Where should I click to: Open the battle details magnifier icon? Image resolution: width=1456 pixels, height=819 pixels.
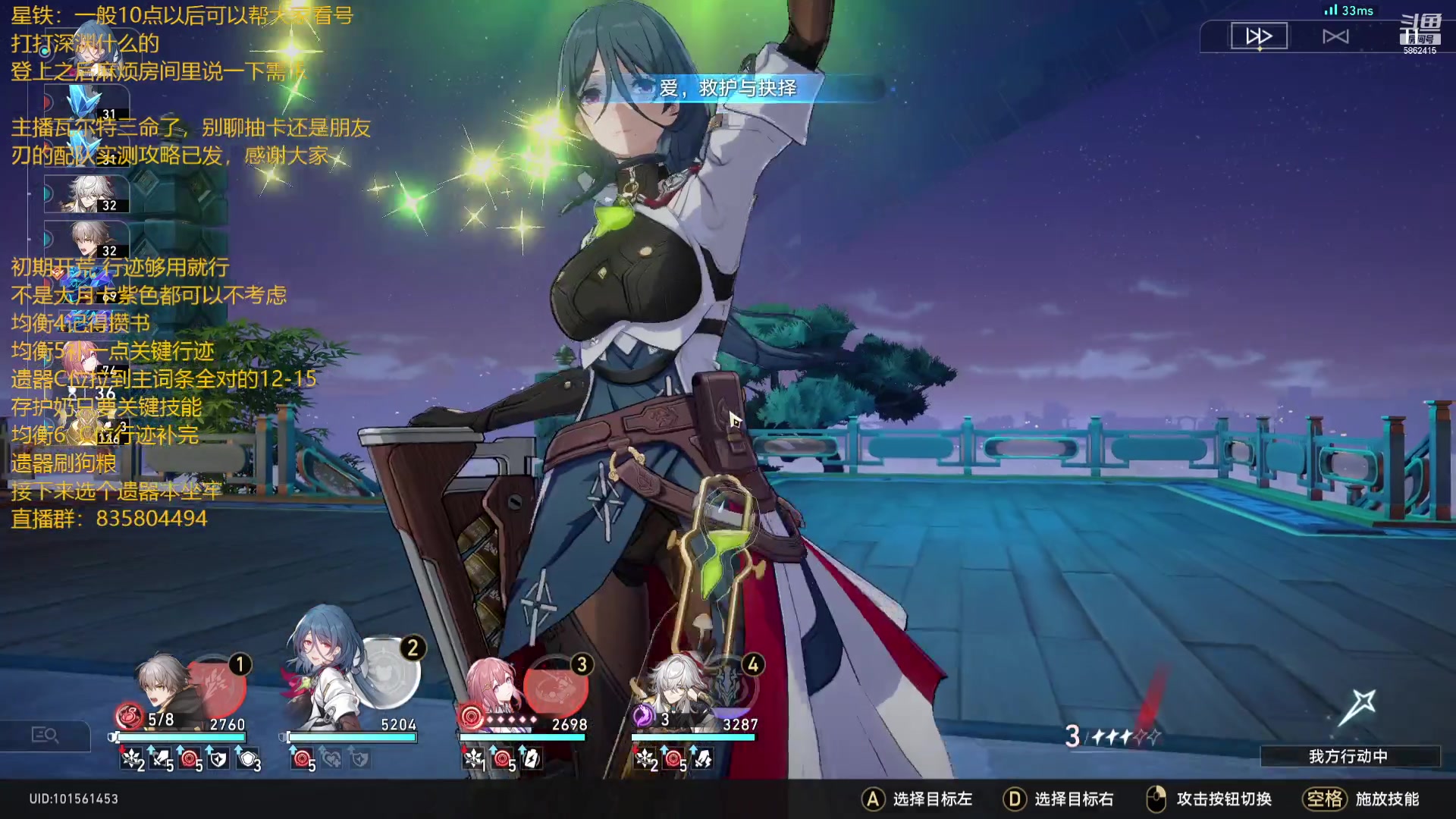click(x=45, y=735)
